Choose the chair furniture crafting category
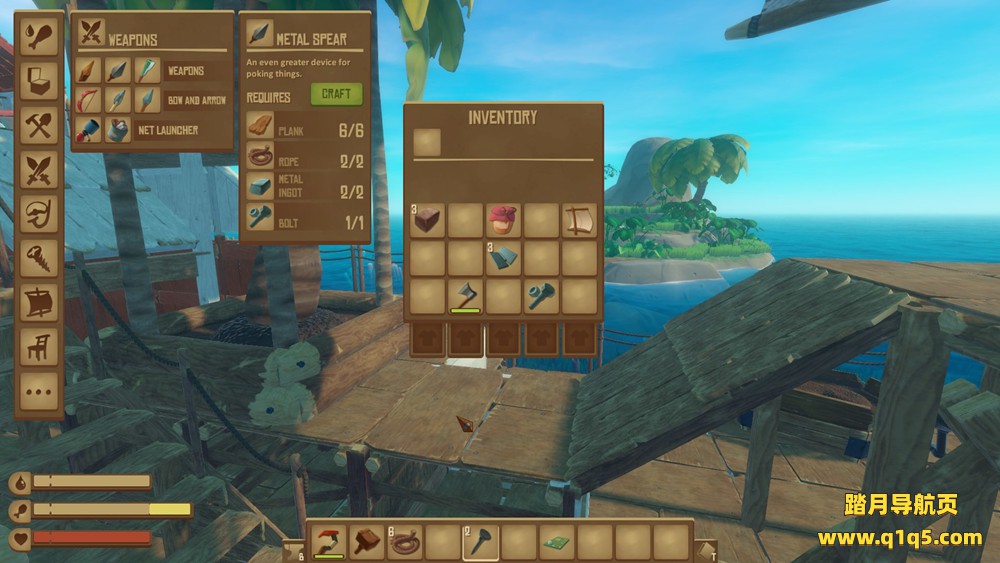The height and width of the screenshot is (563, 1000). (x=39, y=346)
